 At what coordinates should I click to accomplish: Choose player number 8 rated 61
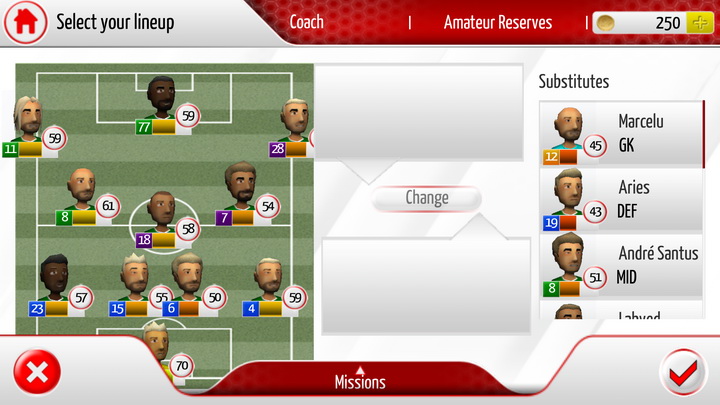[x=82, y=194]
